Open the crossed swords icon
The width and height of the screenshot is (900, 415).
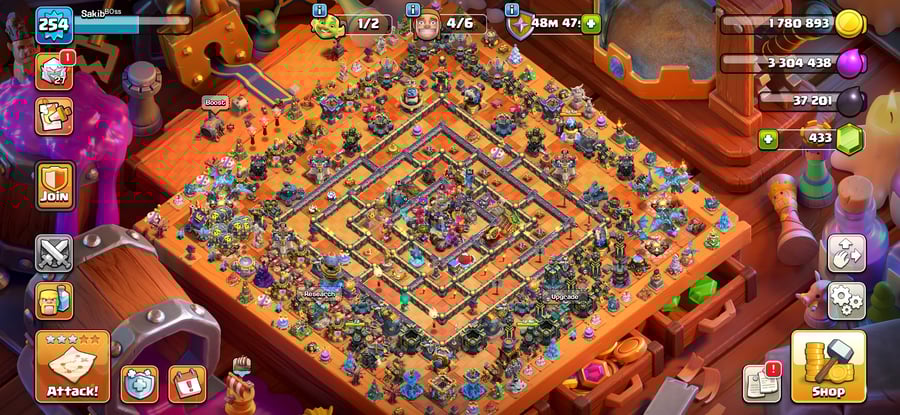54,253
